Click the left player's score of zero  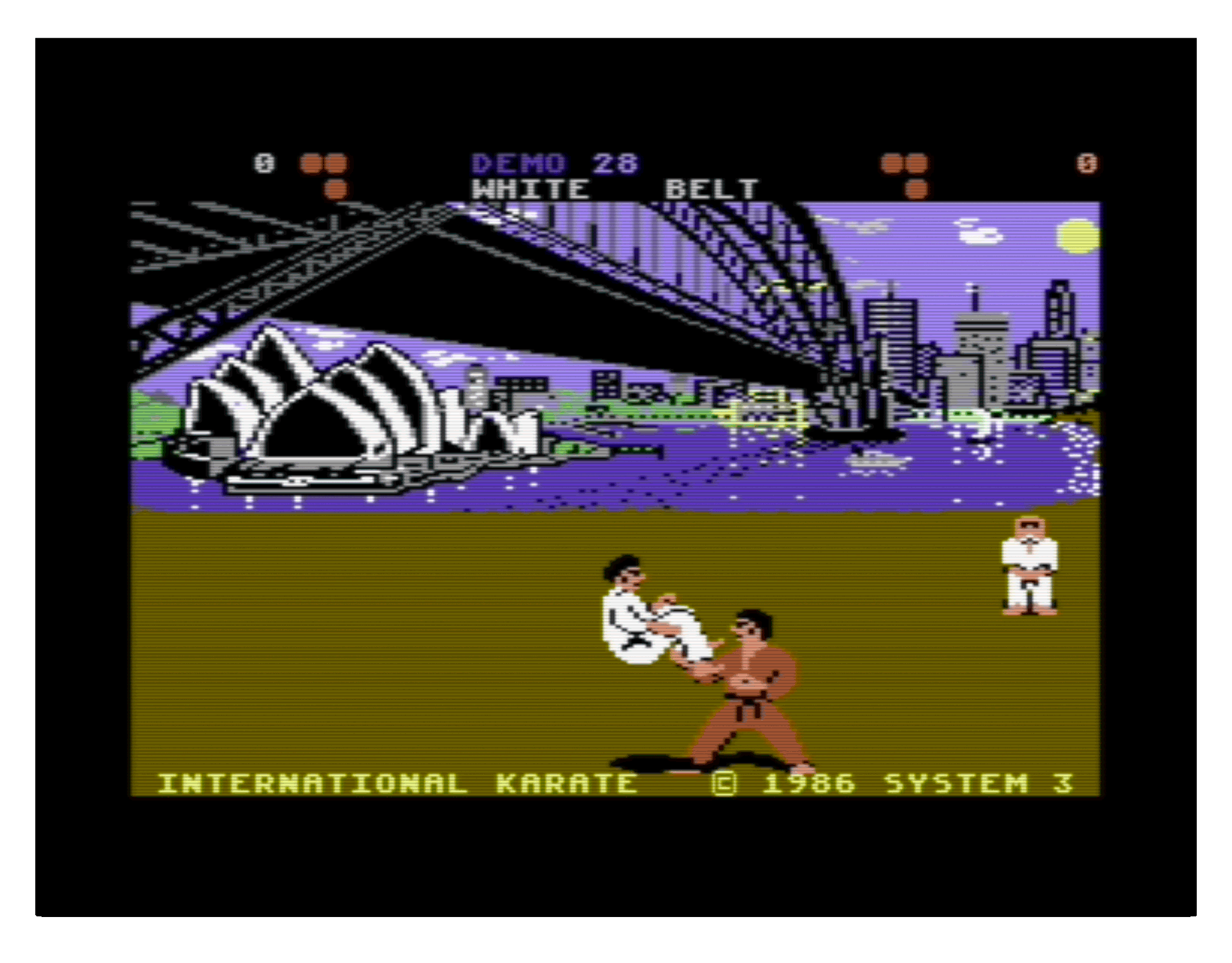[264, 162]
